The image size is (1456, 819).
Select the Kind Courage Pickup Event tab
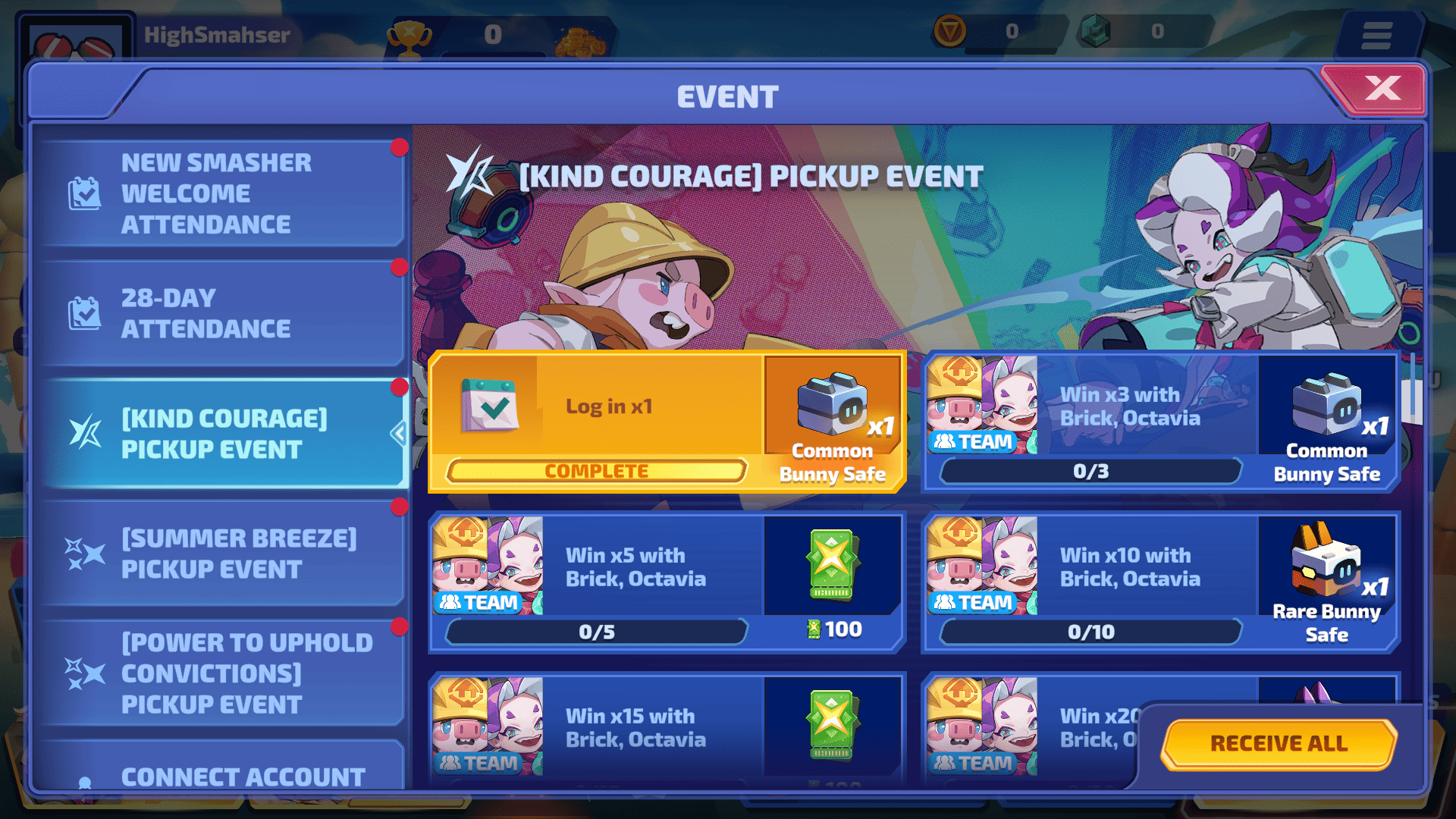[x=220, y=434]
